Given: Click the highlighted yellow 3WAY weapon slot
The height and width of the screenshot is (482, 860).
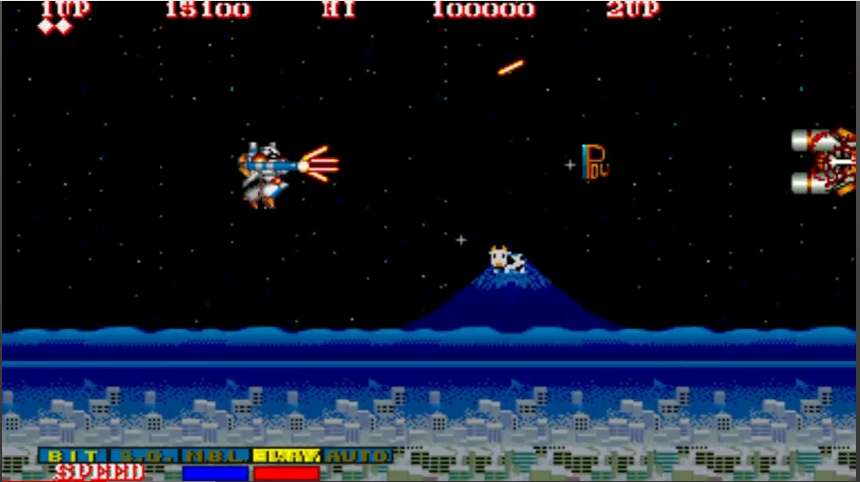Looking at the screenshot, I should pyautogui.click(x=286, y=456).
